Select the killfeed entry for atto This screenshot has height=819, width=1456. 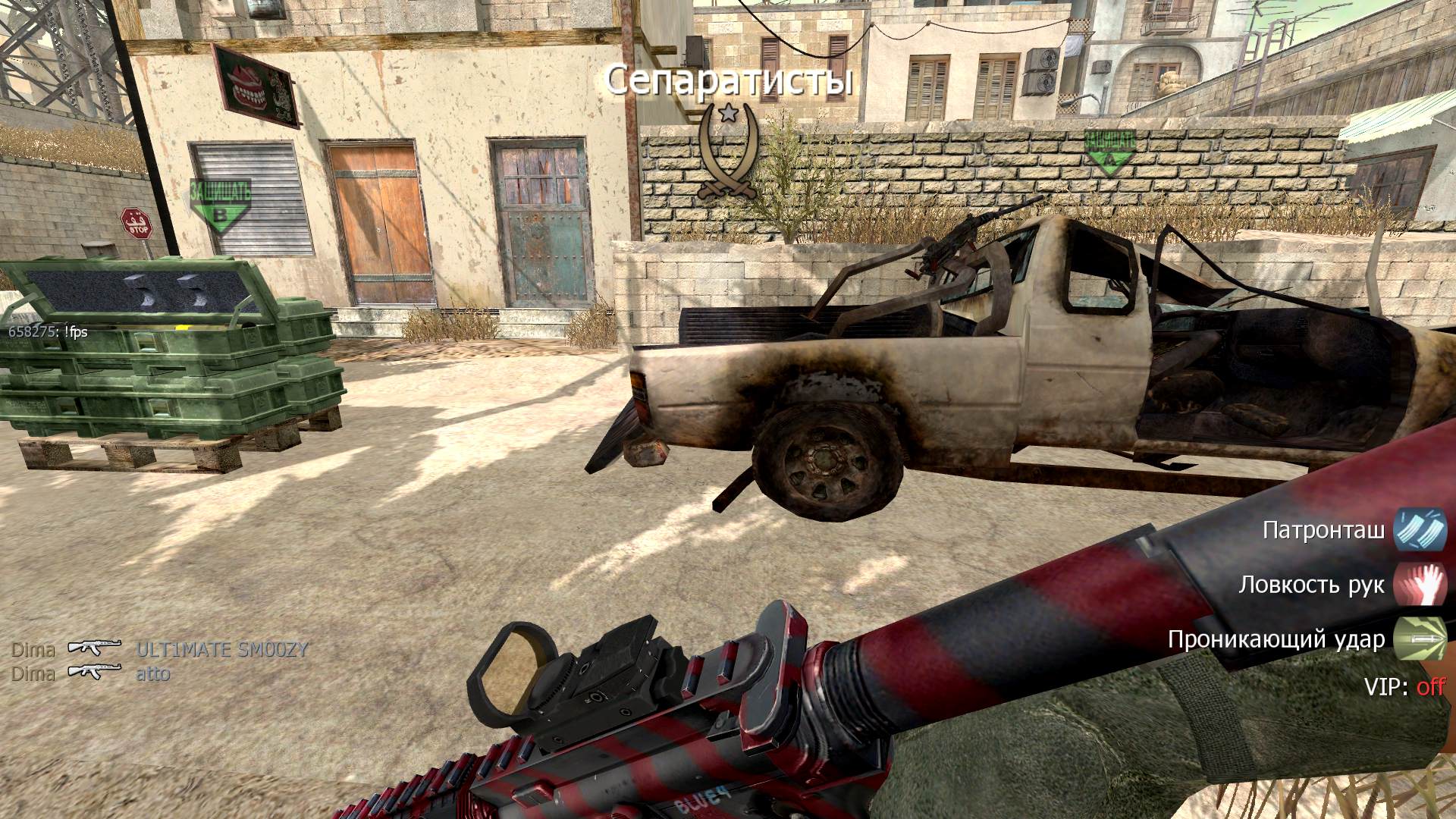[152, 673]
